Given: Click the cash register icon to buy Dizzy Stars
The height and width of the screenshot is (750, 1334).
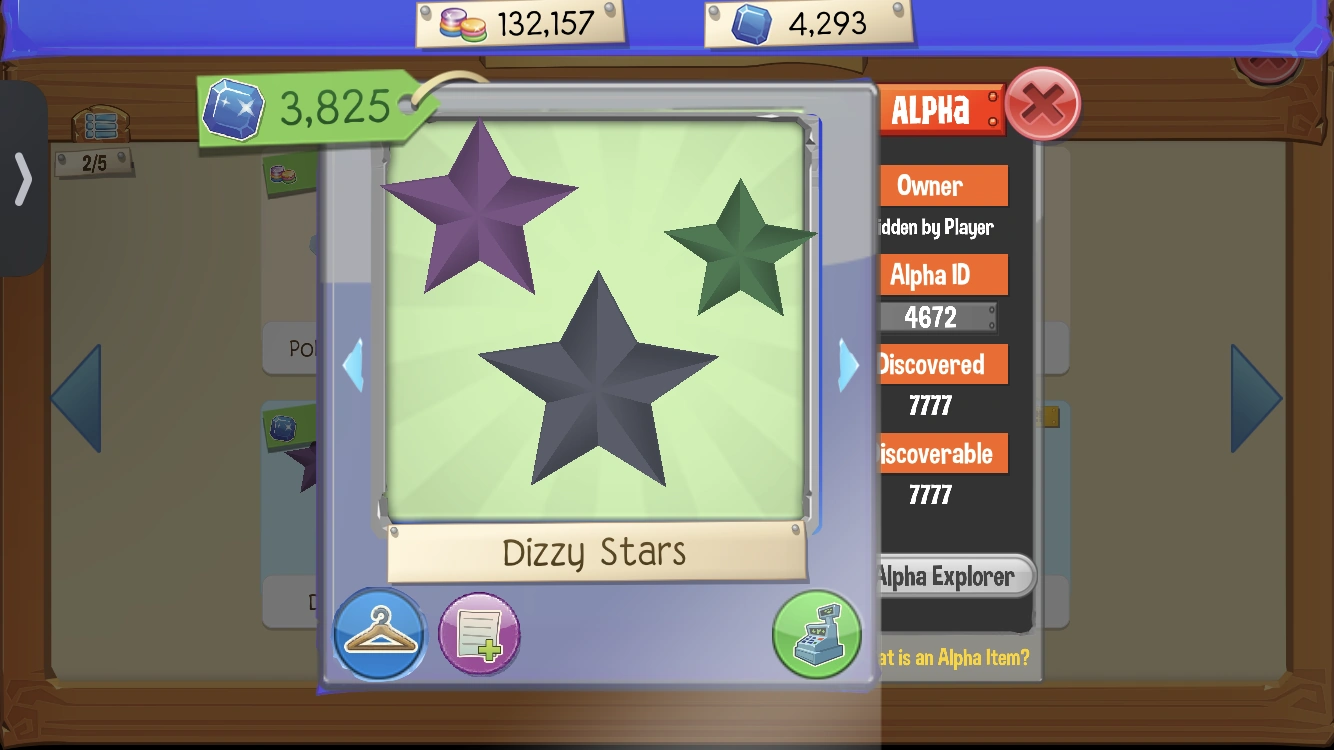Looking at the screenshot, I should tap(816, 634).
